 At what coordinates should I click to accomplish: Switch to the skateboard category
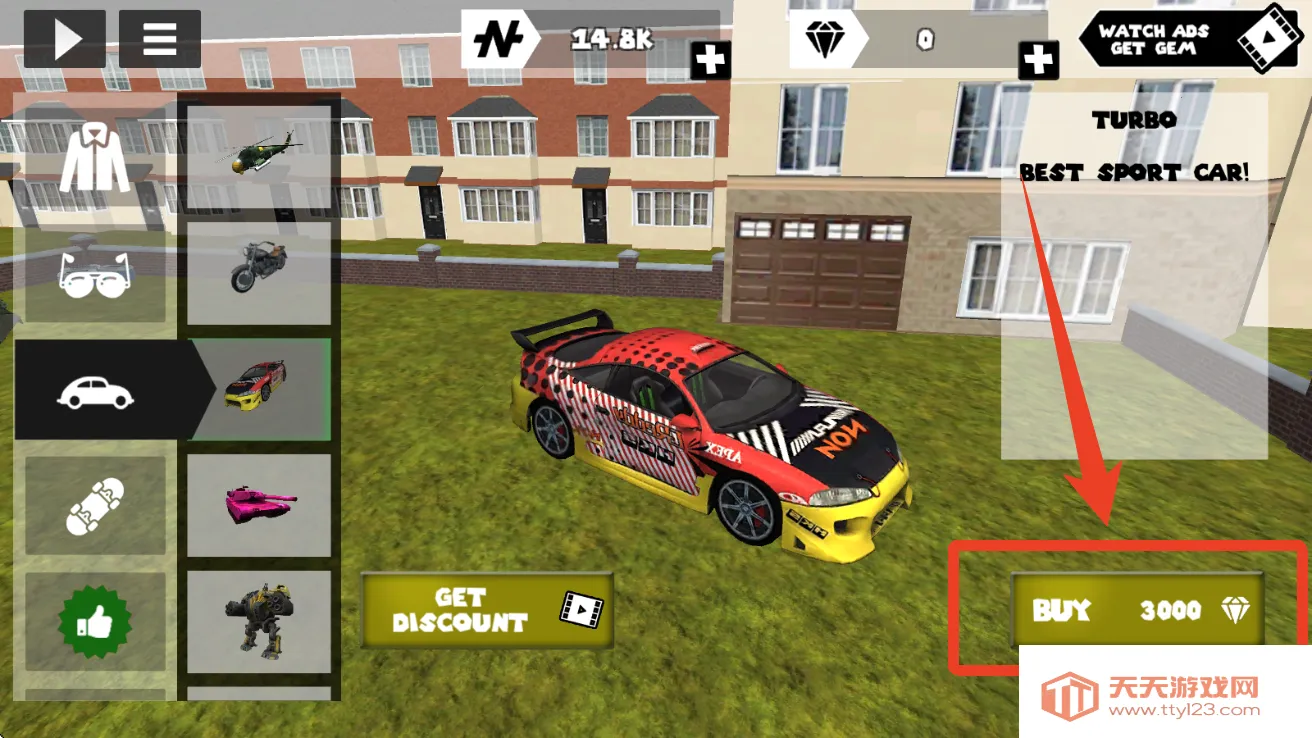[x=96, y=506]
